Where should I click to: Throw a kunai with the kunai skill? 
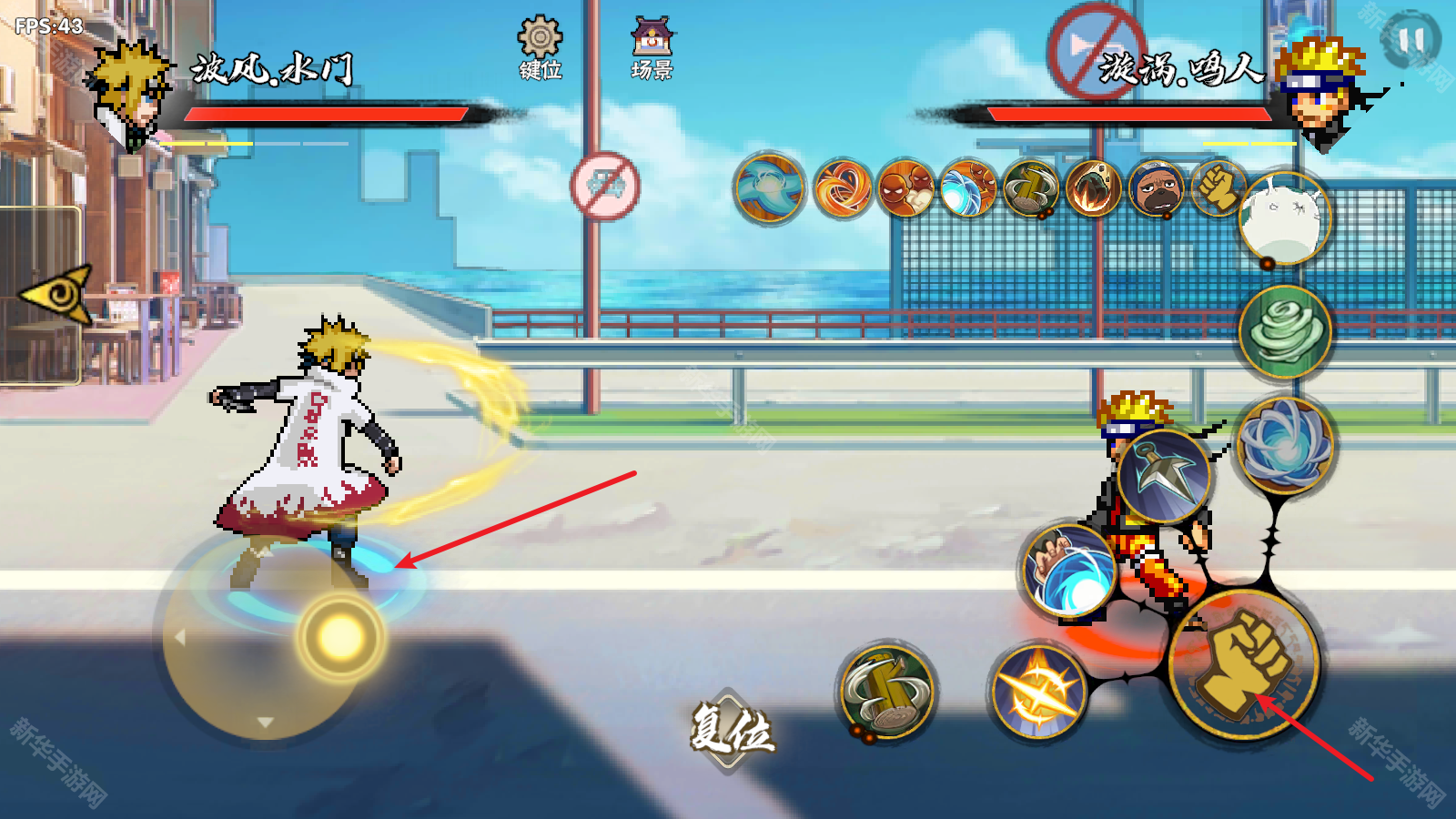1164,476
